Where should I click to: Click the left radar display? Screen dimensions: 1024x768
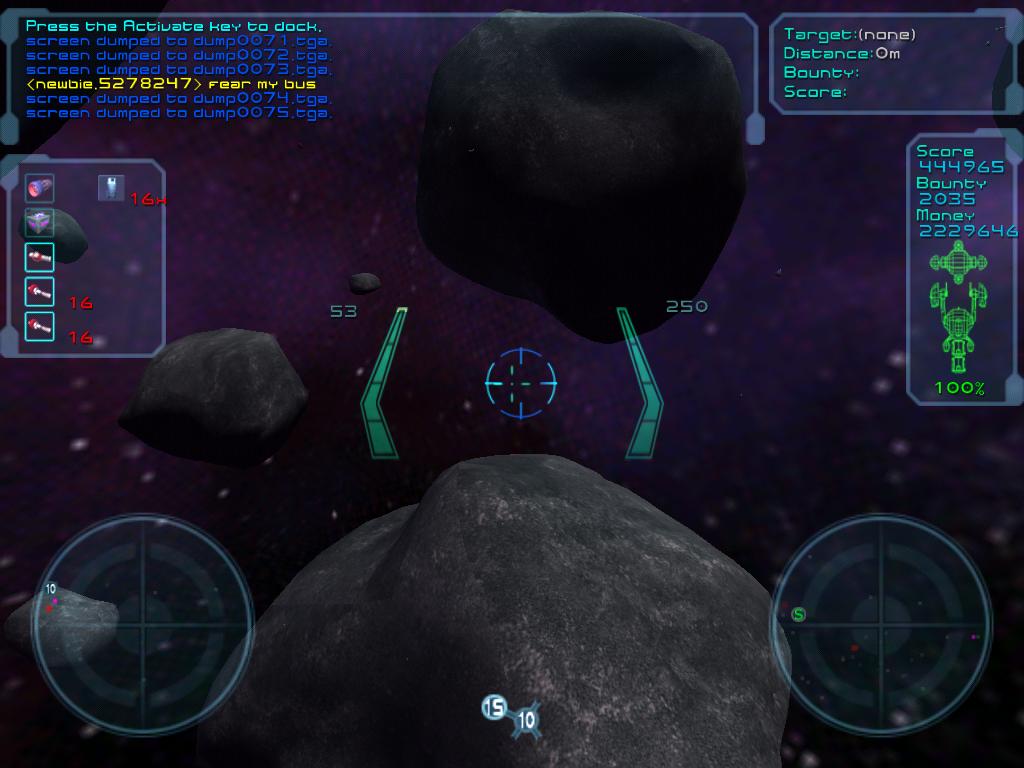point(142,624)
